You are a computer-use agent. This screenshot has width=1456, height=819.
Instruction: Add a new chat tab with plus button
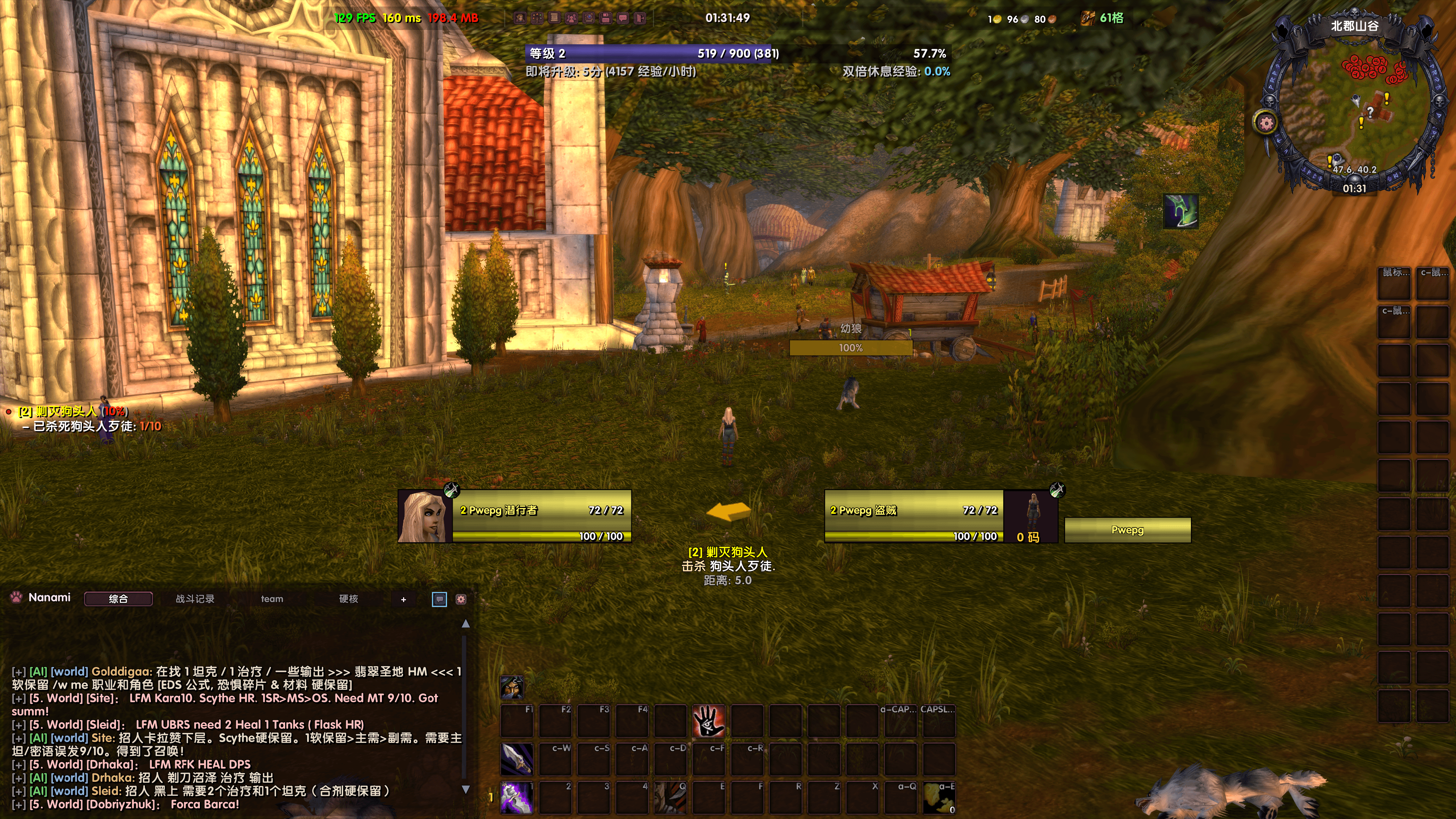[x=403, y=599]
